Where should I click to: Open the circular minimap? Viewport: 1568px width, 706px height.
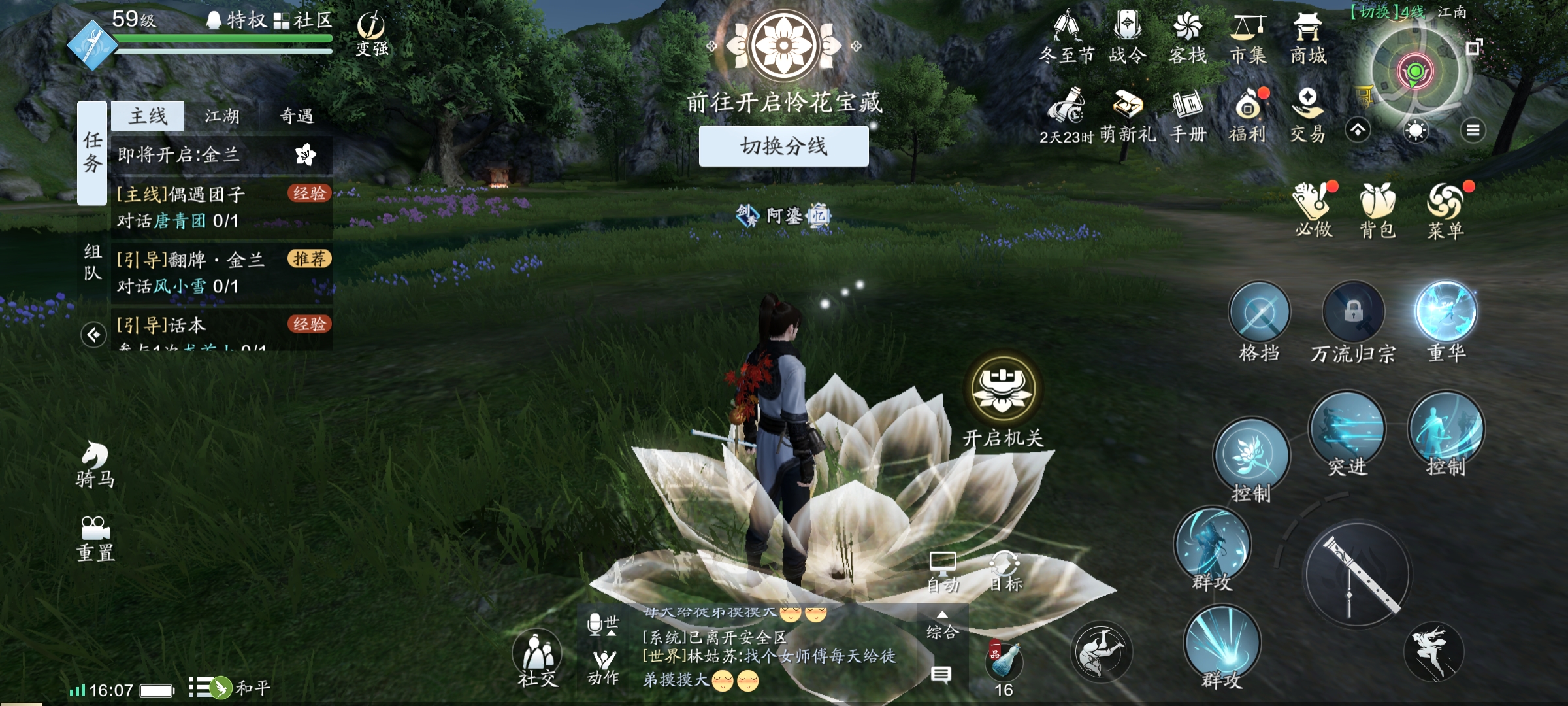[x=1415, y=72]
